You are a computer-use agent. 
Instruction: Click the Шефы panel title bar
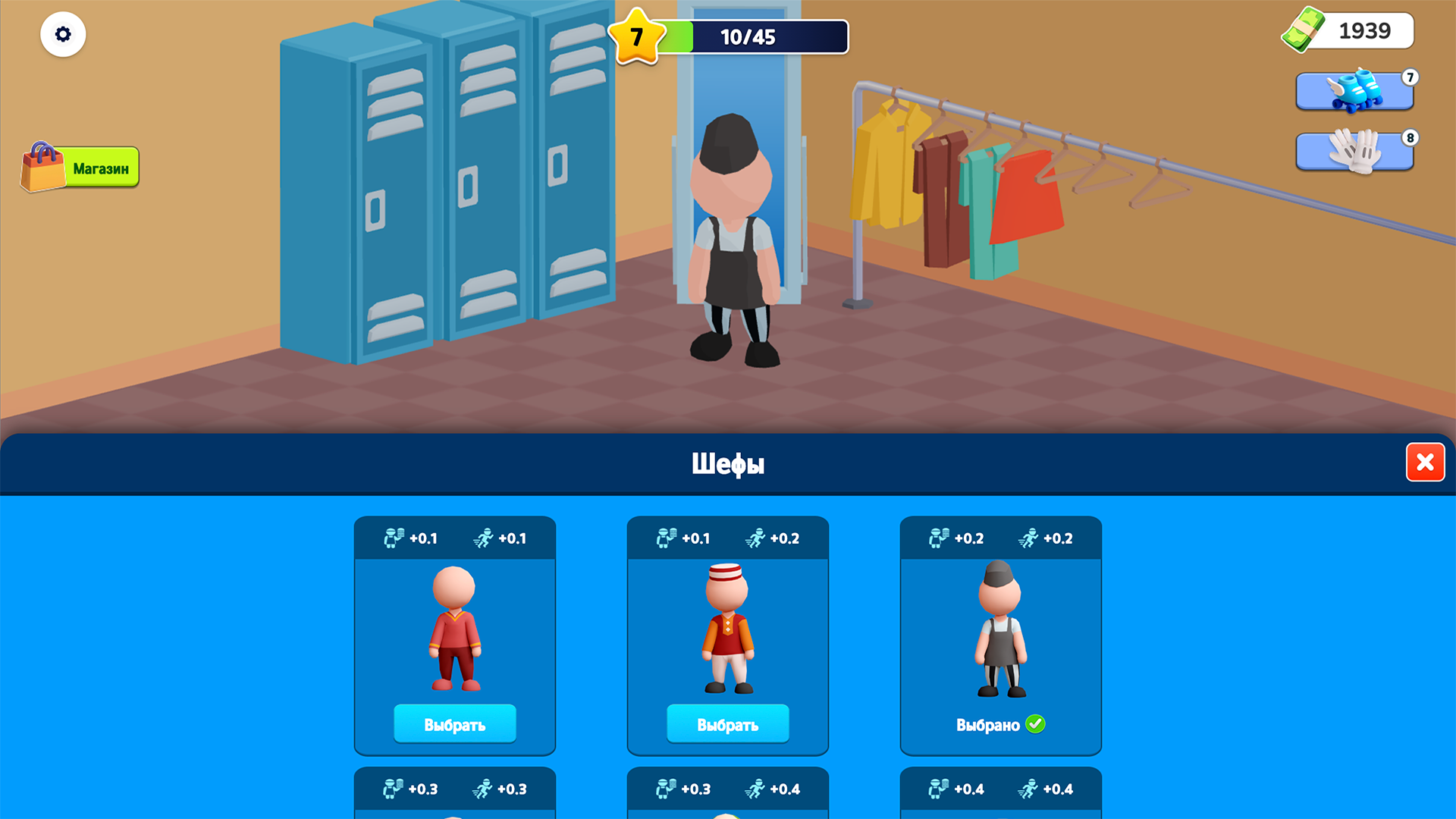coord(728,463)
